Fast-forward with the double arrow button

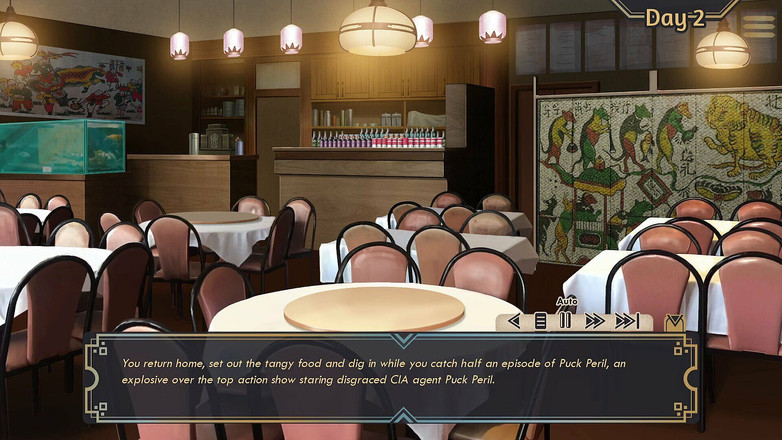point(595,321)
